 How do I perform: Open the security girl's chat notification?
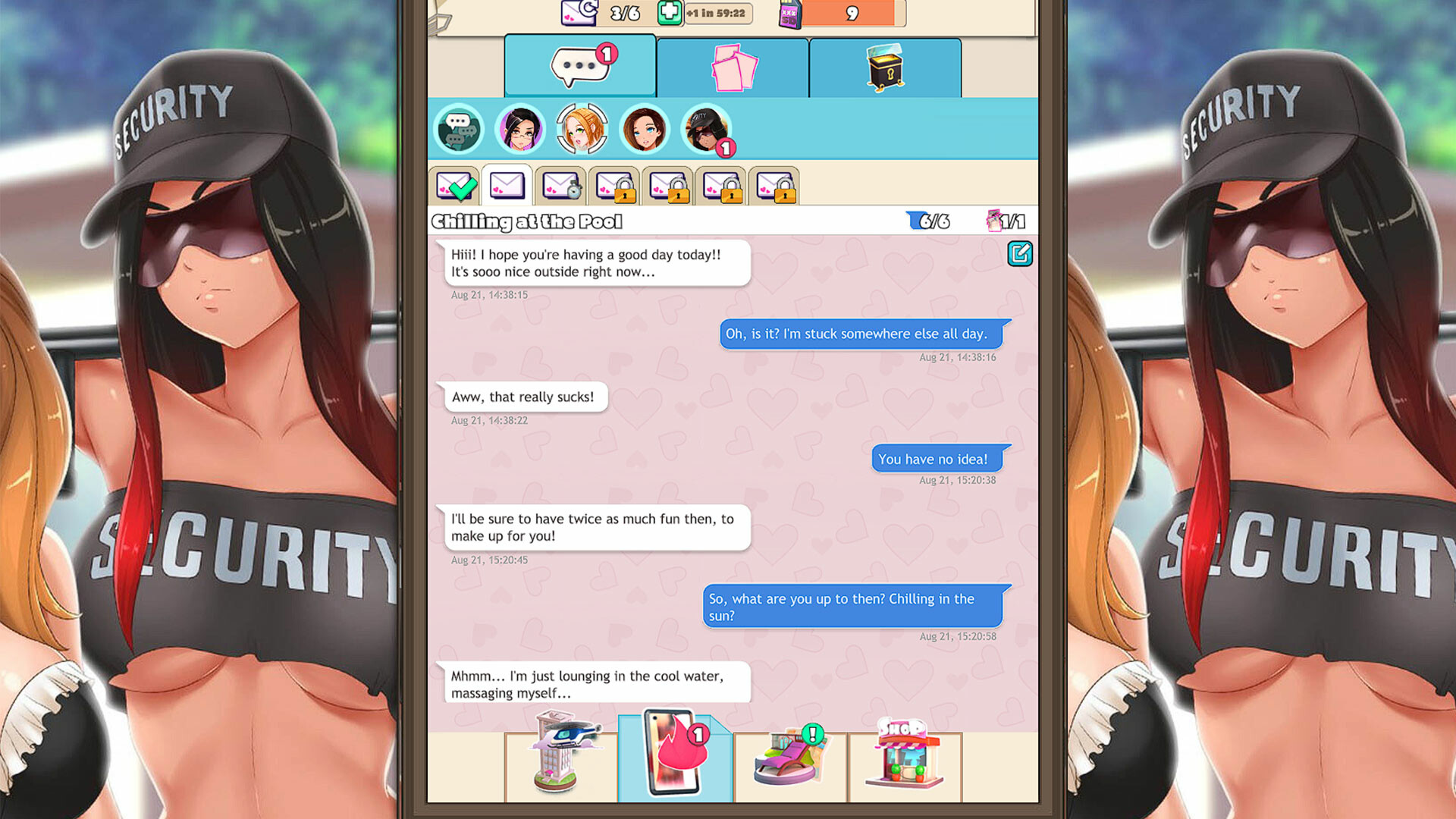point(706,129)
